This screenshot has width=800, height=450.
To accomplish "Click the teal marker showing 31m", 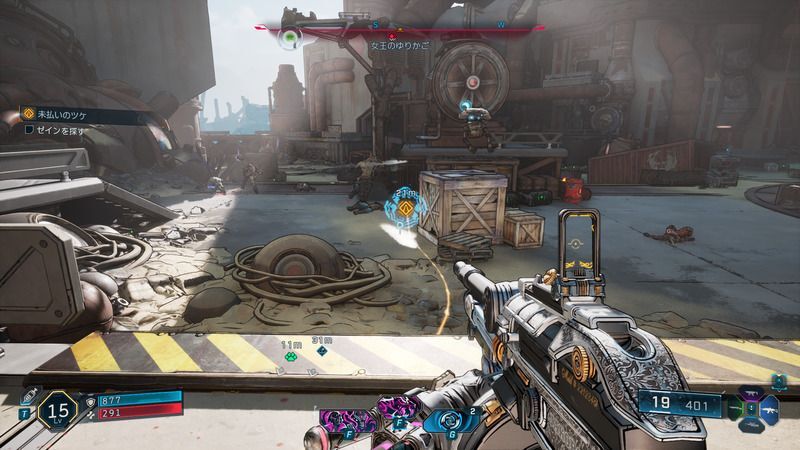I will pyautogui.click(x=321, y=352).
